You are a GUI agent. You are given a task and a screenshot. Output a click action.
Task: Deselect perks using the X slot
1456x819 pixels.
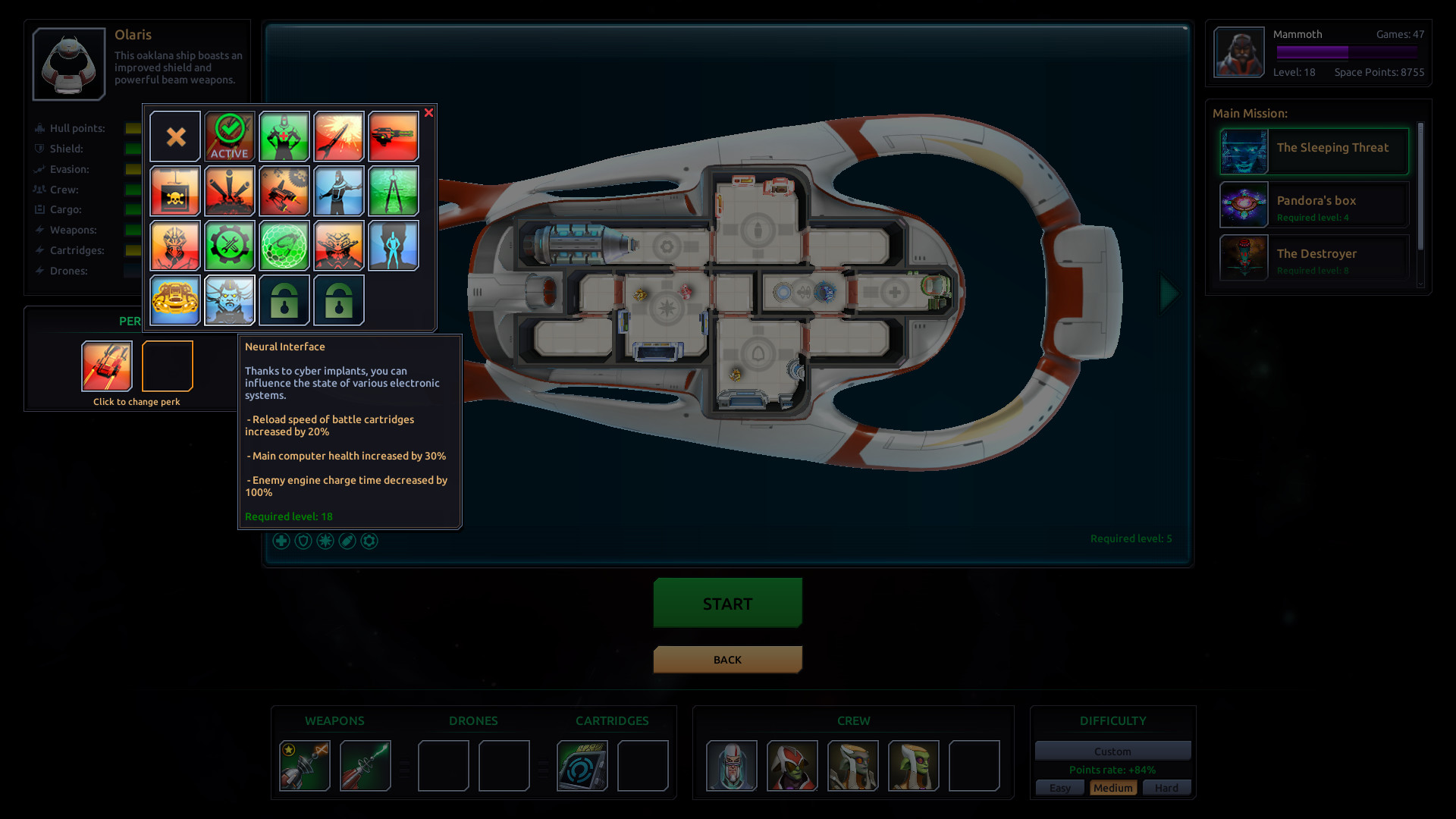pyautogui.click(x=175, y=136)
